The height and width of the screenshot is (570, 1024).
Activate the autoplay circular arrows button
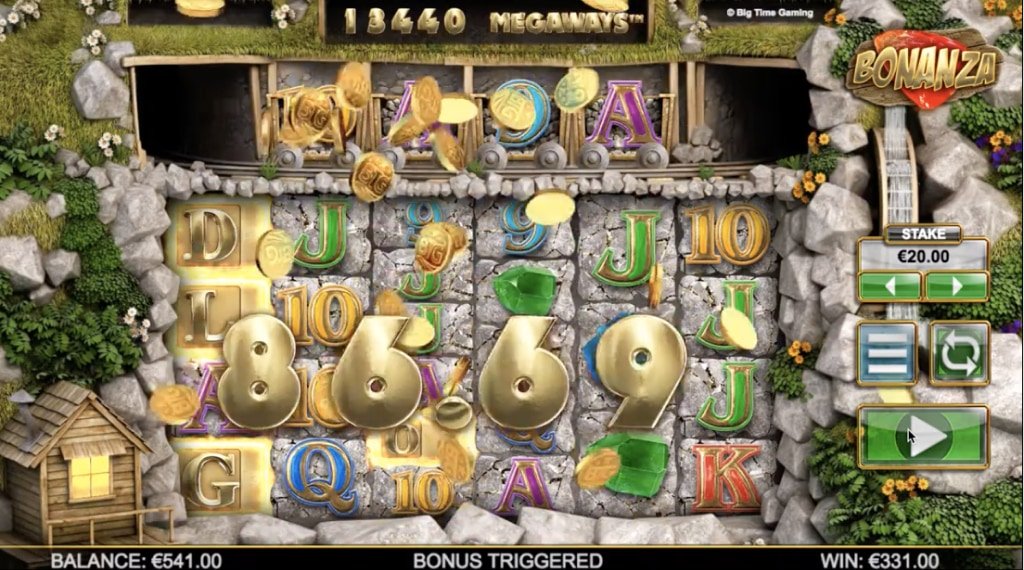tap(959, 353)
